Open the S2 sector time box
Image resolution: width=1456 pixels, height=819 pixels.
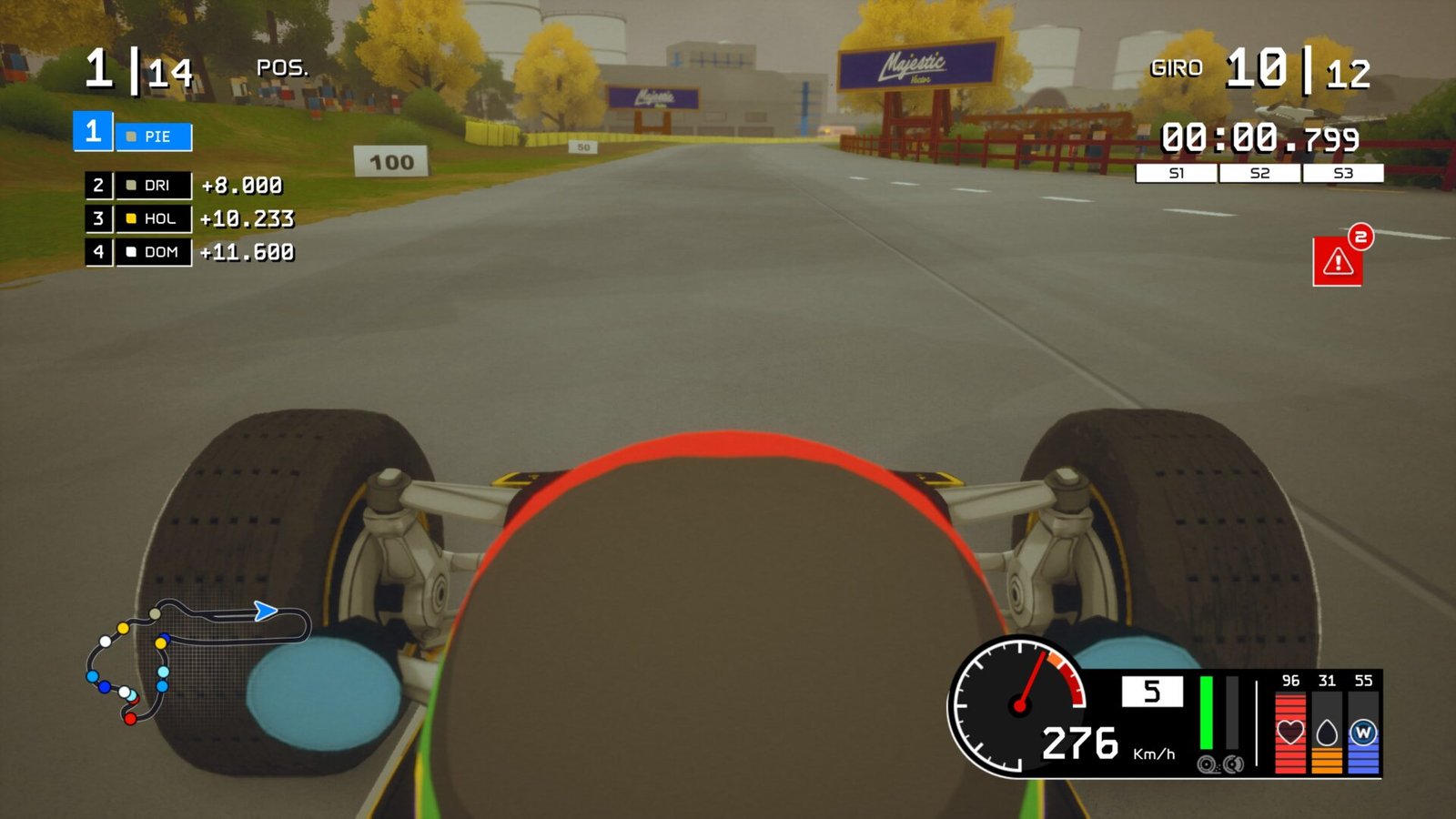[x=1259, y=172]
